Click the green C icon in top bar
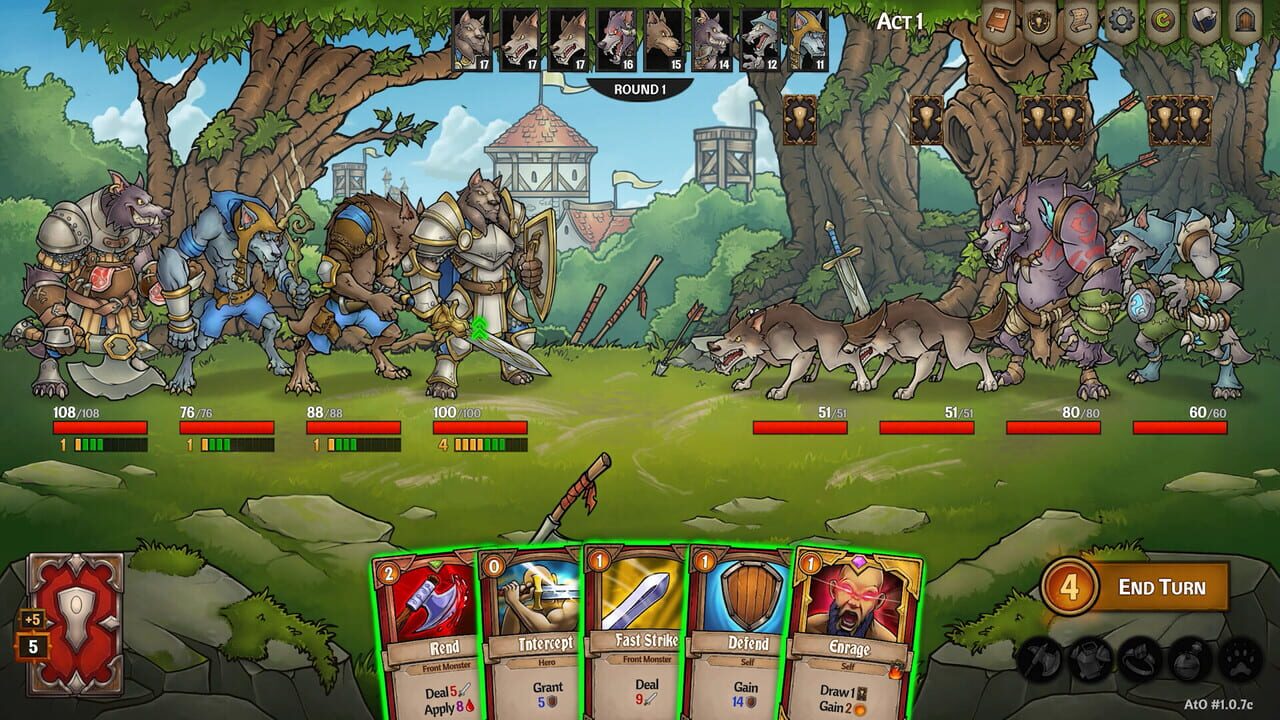1280x720 pixels. [x=1160, y=20]
